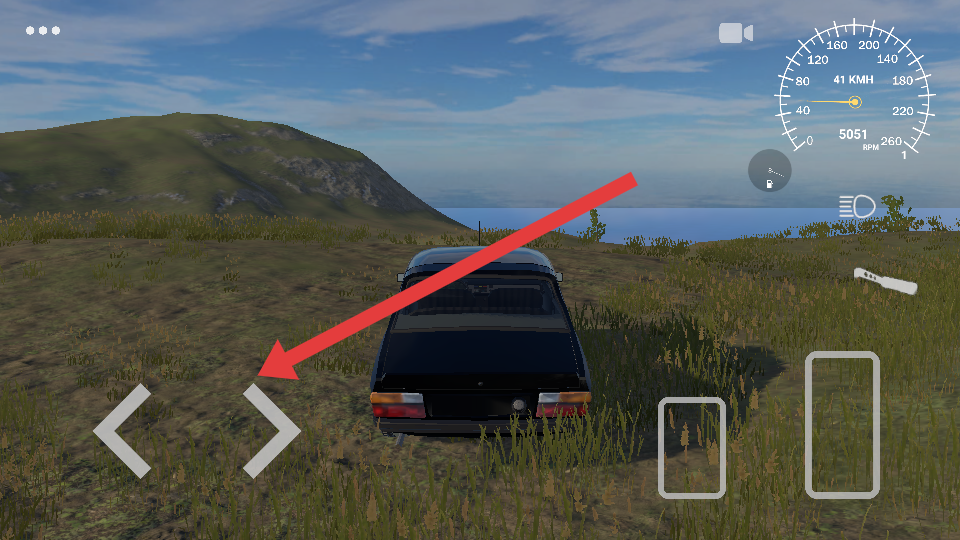Tap the brake pedal

[x=691, y=447]
